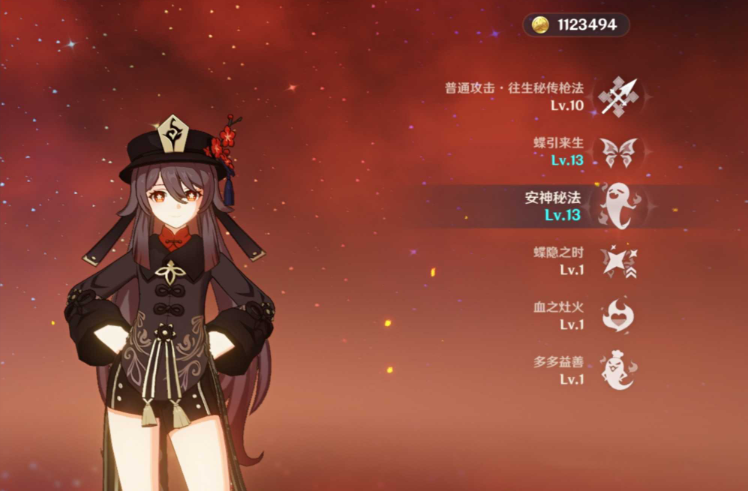
Task: Show details for 多多益善 talent
Action: pyautogui.click(x=617, y=370)
